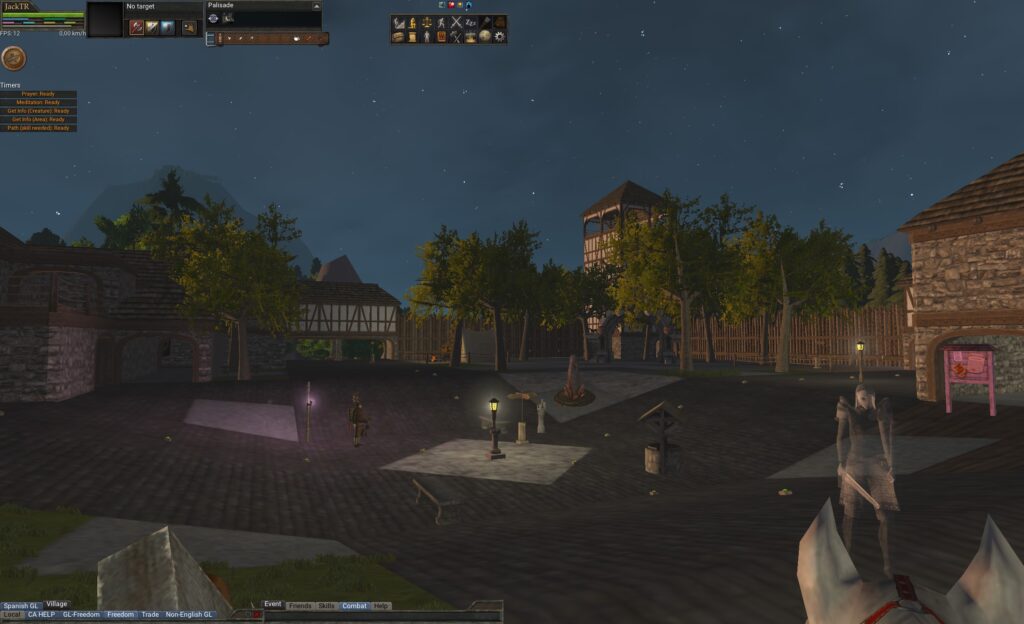Select the CA HELP chat tab
Image resolution: width=1024 pixels, height=624 pixels.
pos(42,615)
